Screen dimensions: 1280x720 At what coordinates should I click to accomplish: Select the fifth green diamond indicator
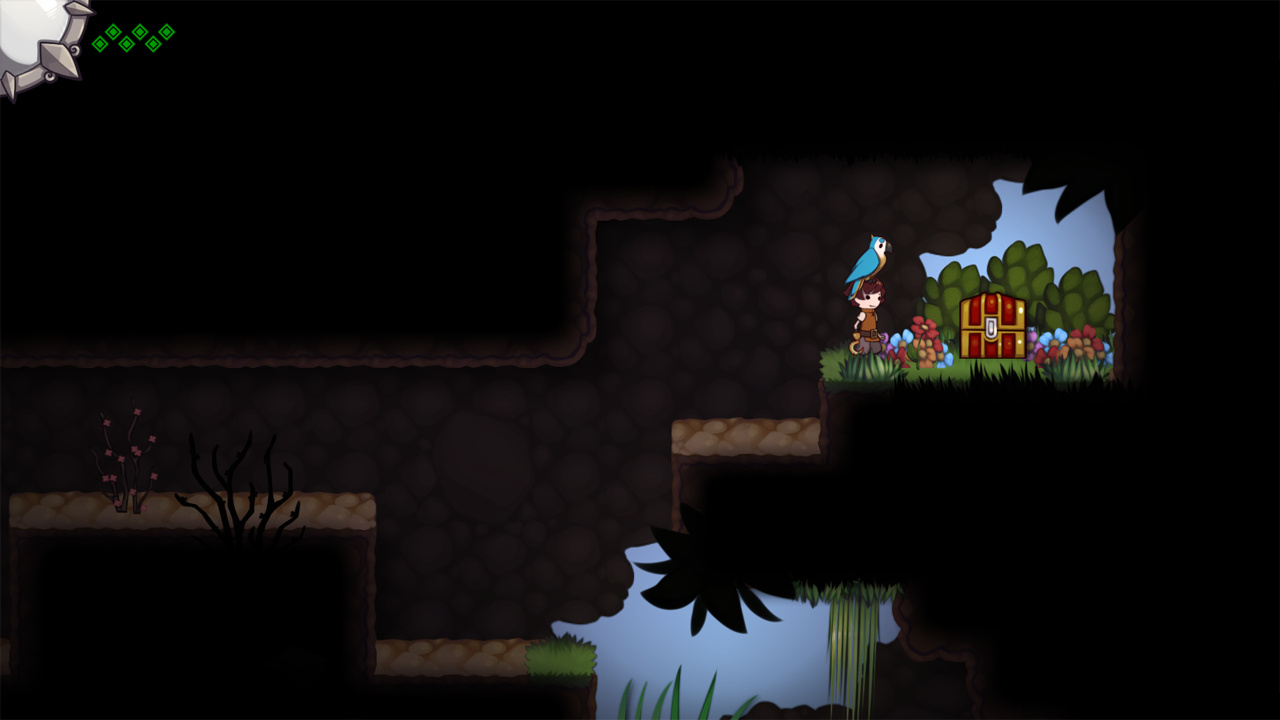click(x=153, y=44)
